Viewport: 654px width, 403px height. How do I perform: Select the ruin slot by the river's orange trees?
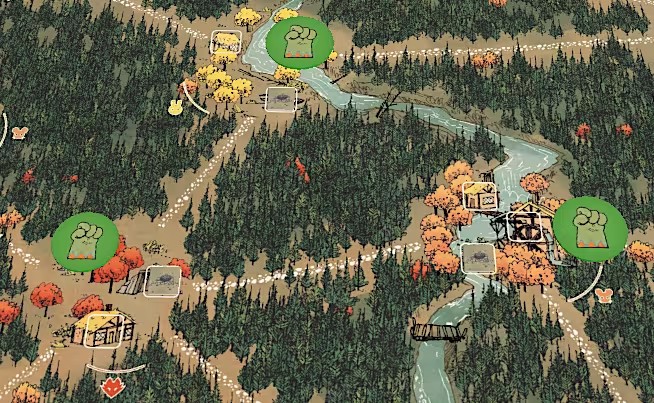point(480,256)
